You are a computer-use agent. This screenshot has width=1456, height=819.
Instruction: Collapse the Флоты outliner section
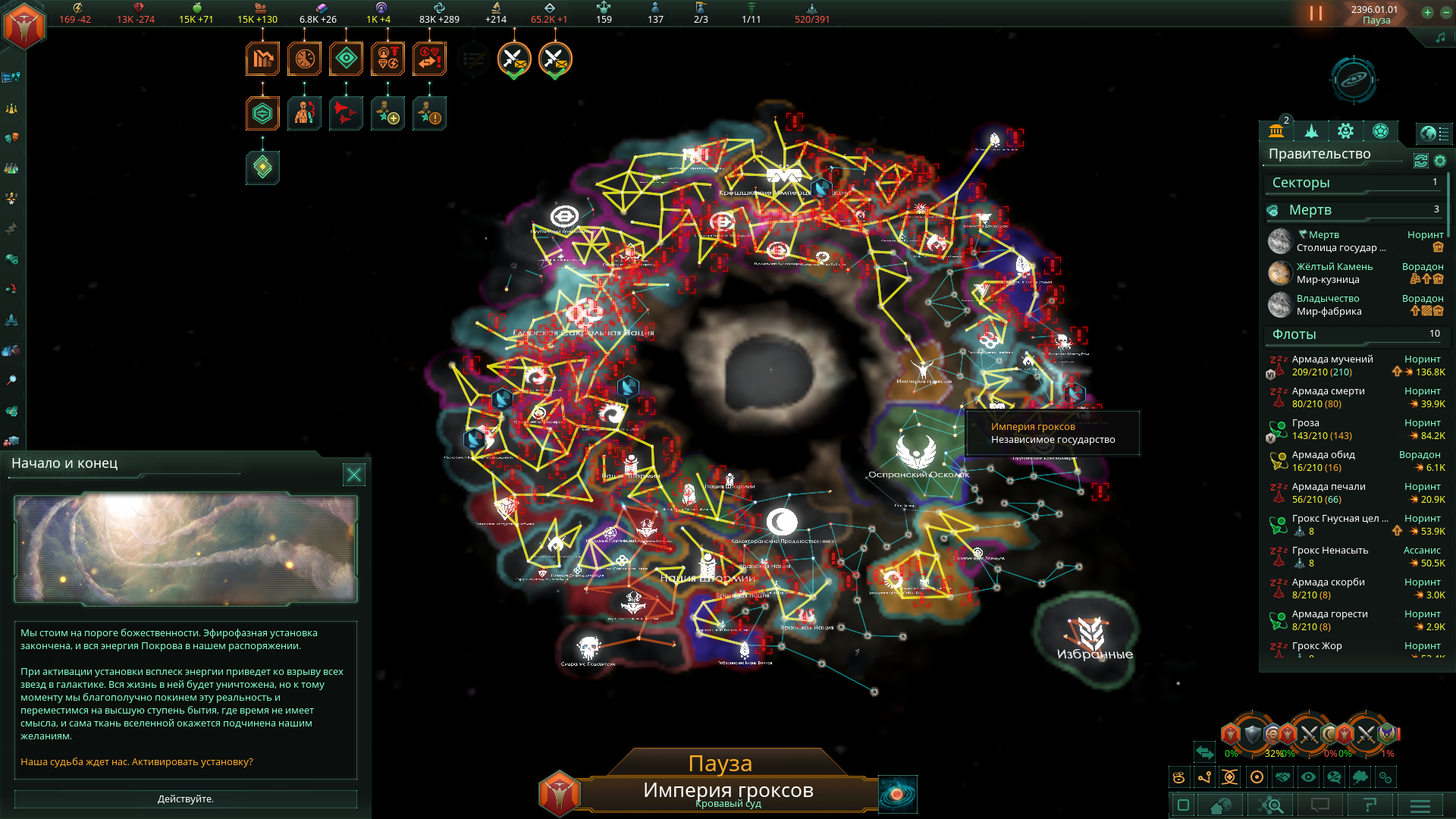pyautogui.click(x=1294, y=334)
